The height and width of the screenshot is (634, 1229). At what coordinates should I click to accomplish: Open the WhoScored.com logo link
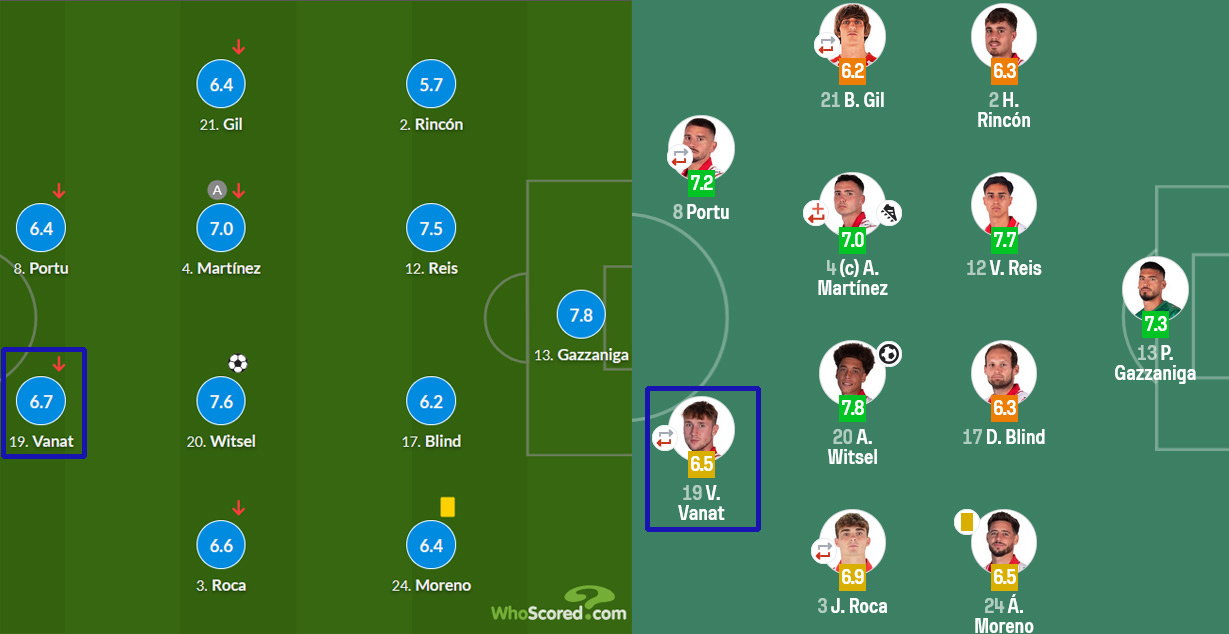point(558,605)
